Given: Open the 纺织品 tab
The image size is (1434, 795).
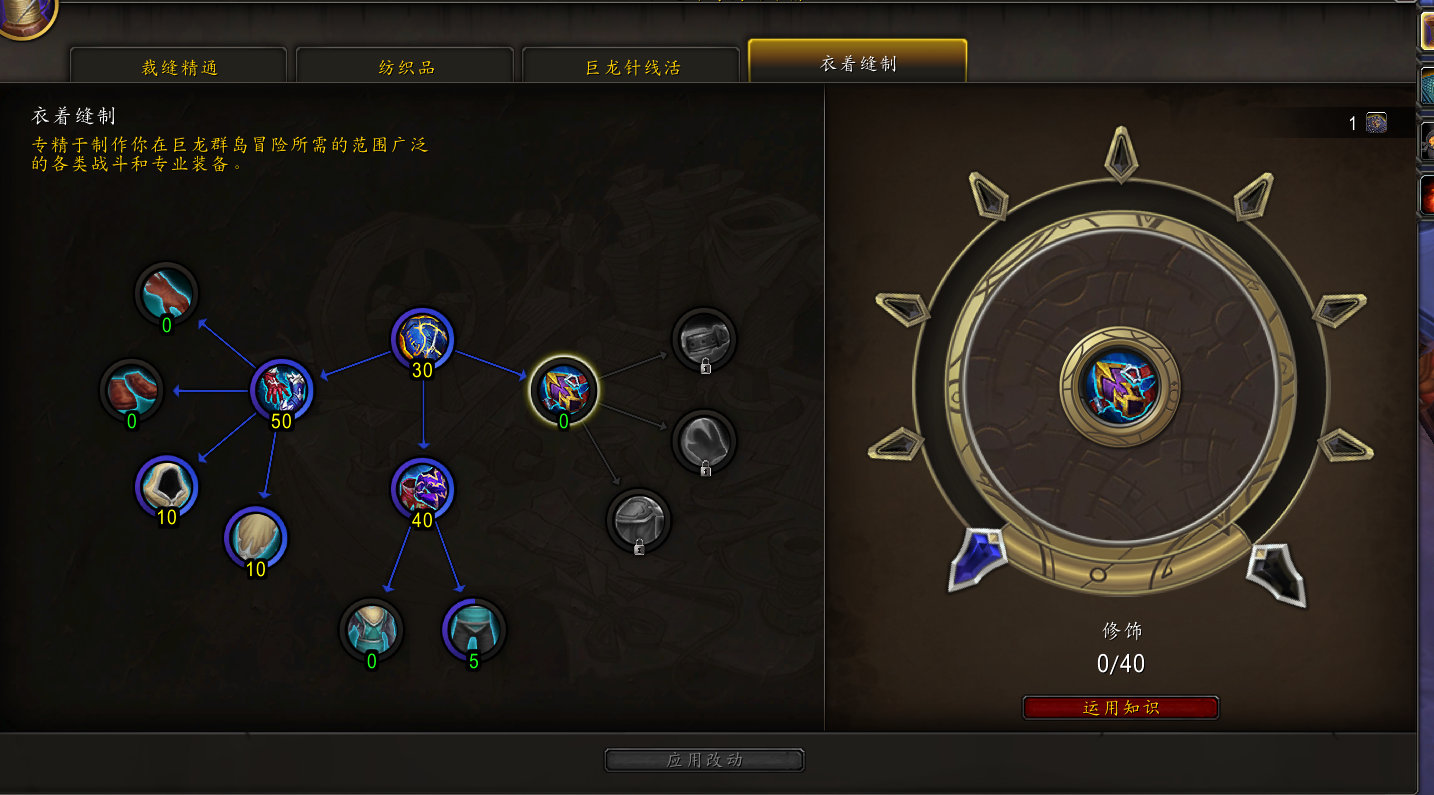Looking at the screenshot, I should 406,68.
